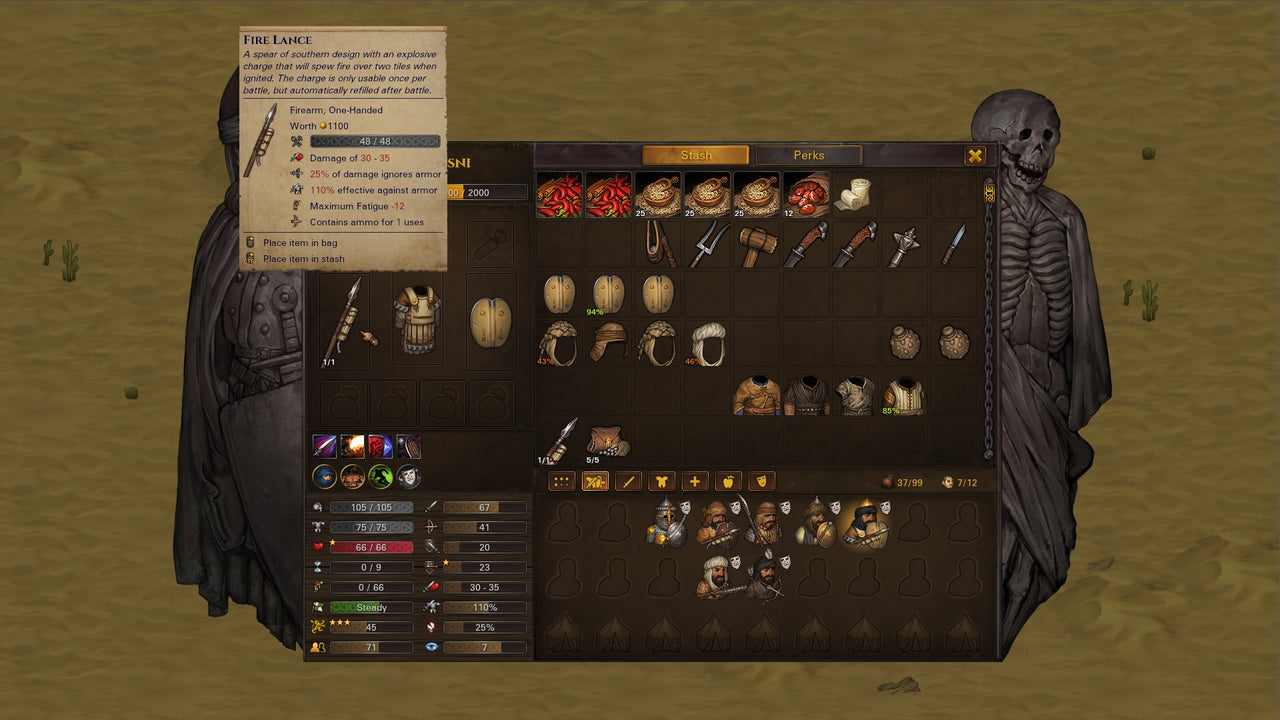Click the pale face trait icon
This screenshot has width=1280, height=720.
(x=409, y=476)
